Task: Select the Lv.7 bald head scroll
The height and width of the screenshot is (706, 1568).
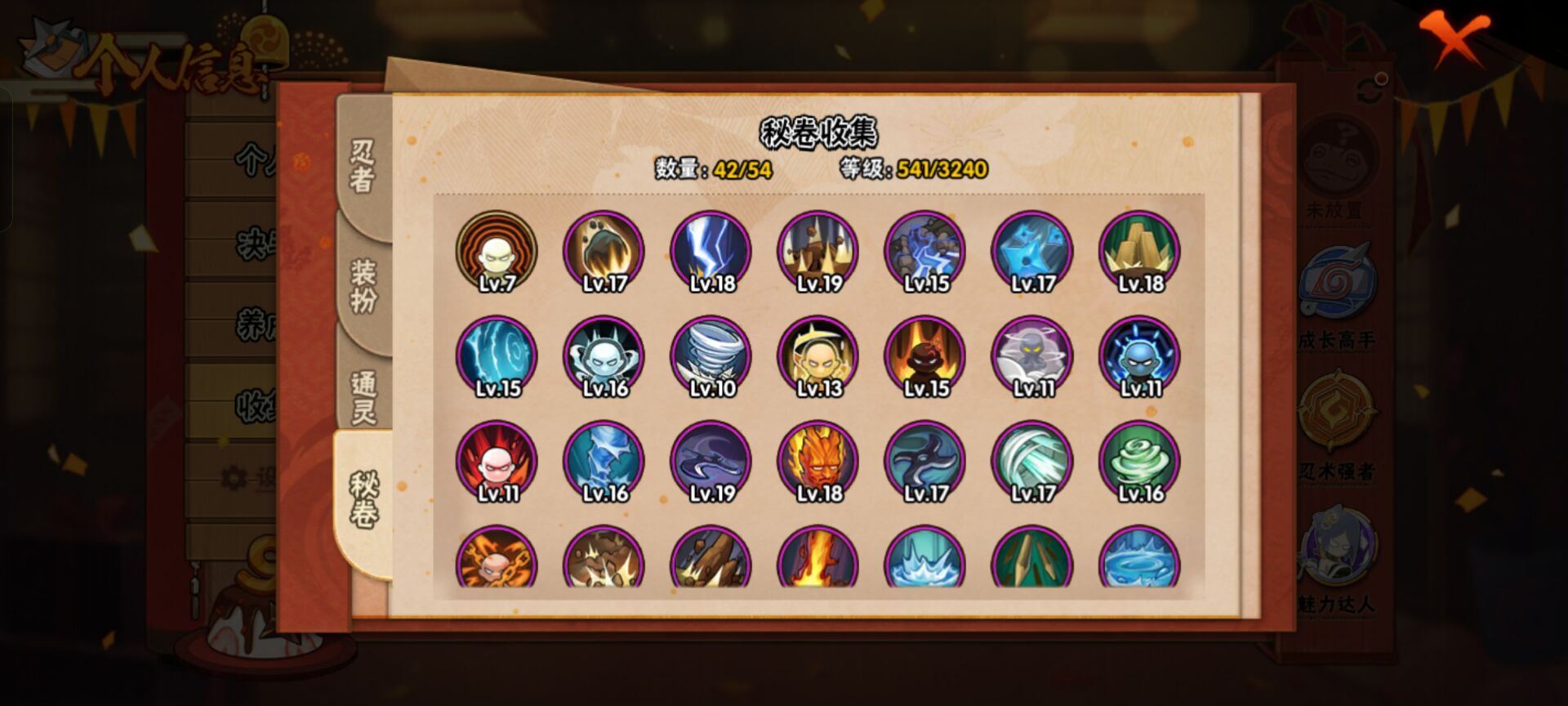Action: 497,252
